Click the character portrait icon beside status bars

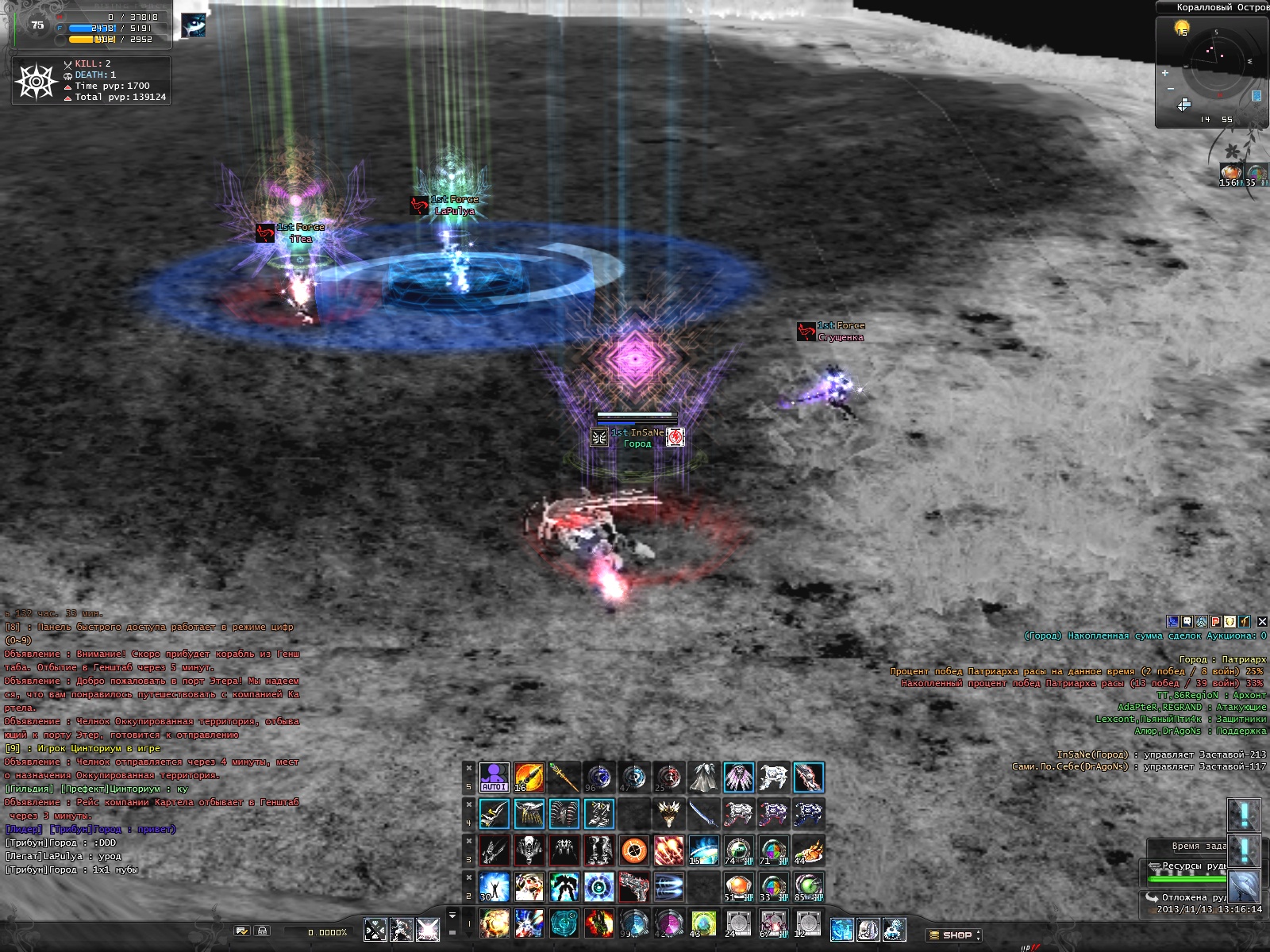(193, 25)
